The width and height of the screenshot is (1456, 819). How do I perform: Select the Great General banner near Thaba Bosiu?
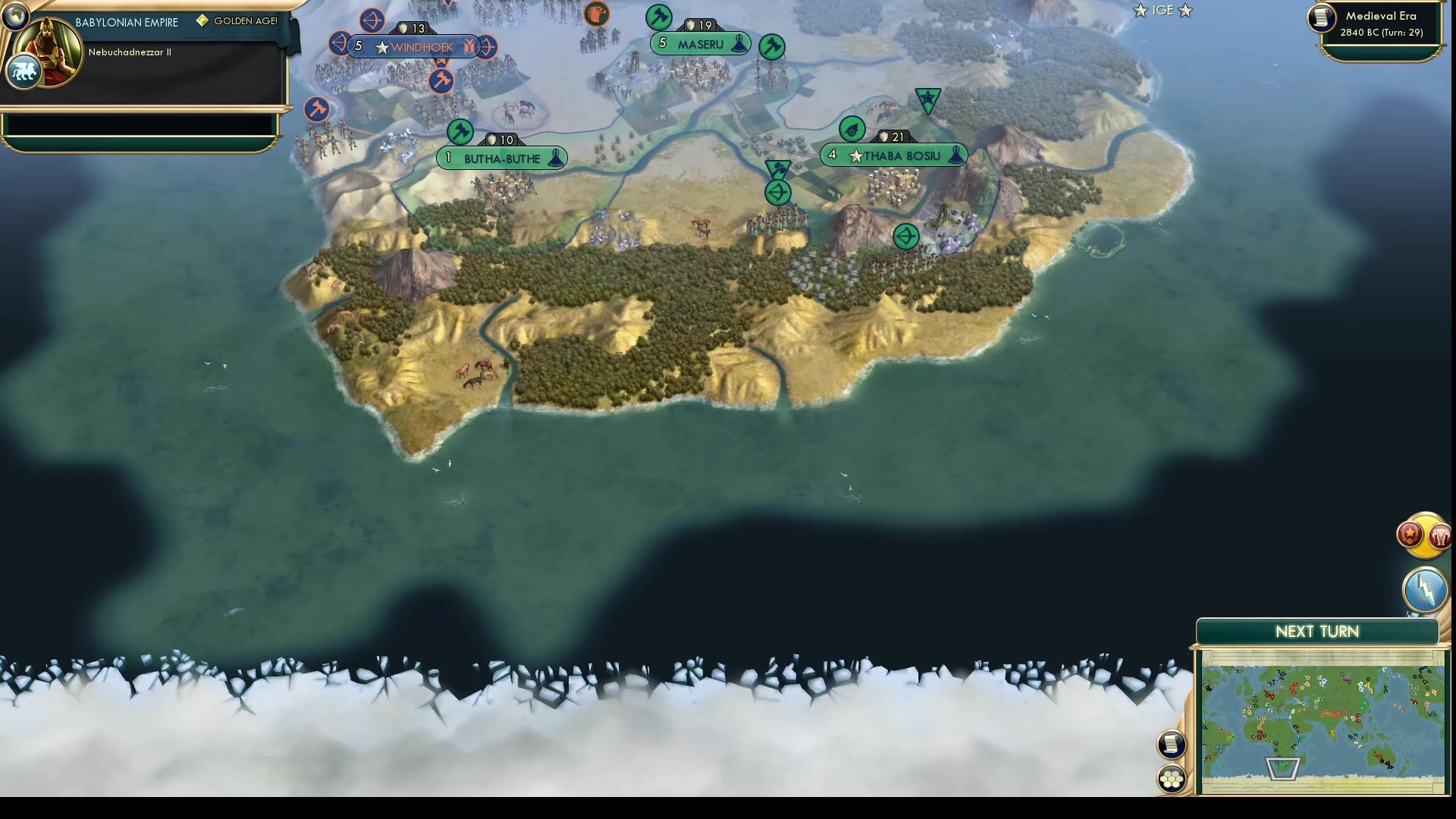(928, 99)
